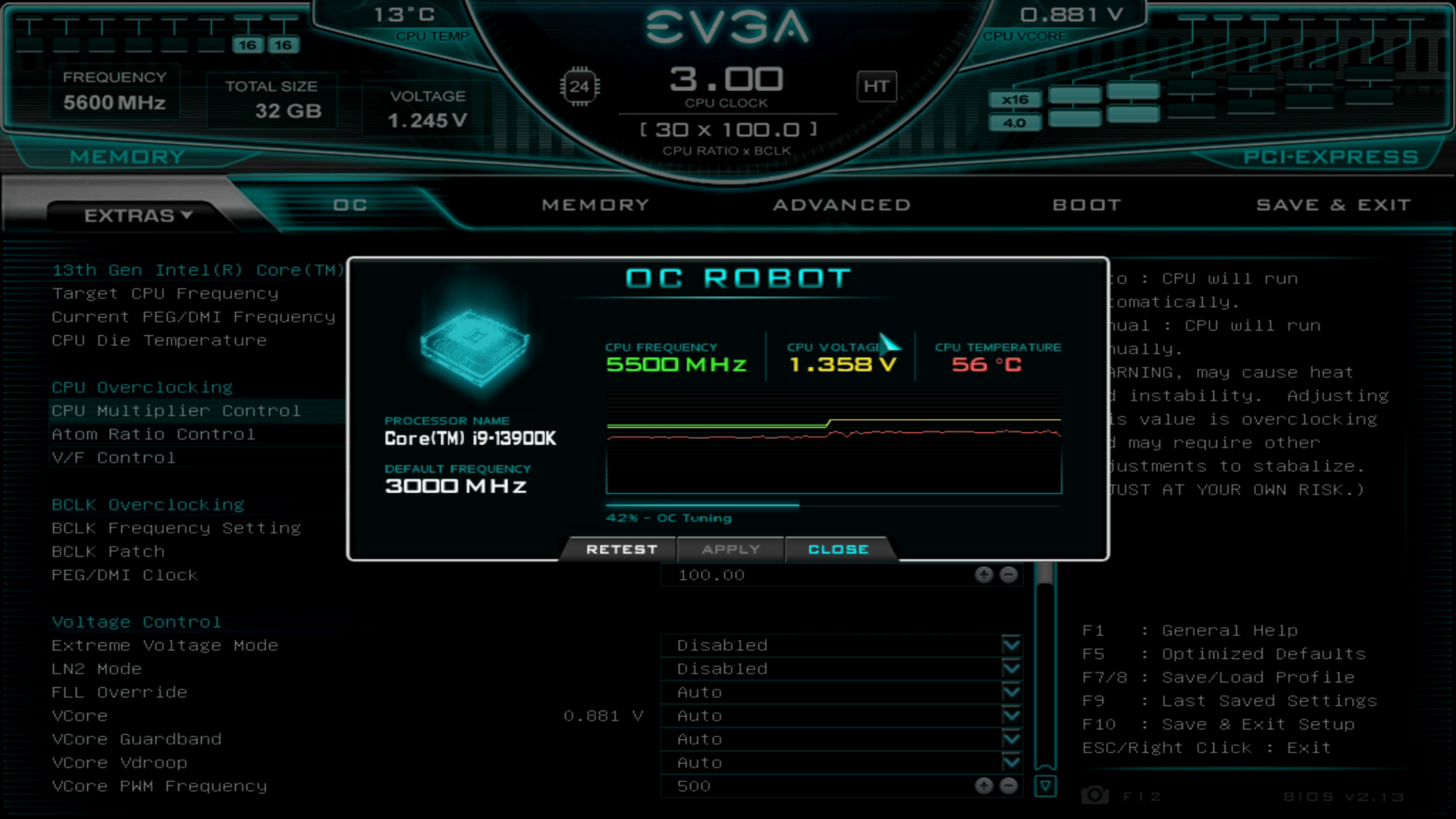Apply the OC Robot tuning results

[x=730, y=549]
